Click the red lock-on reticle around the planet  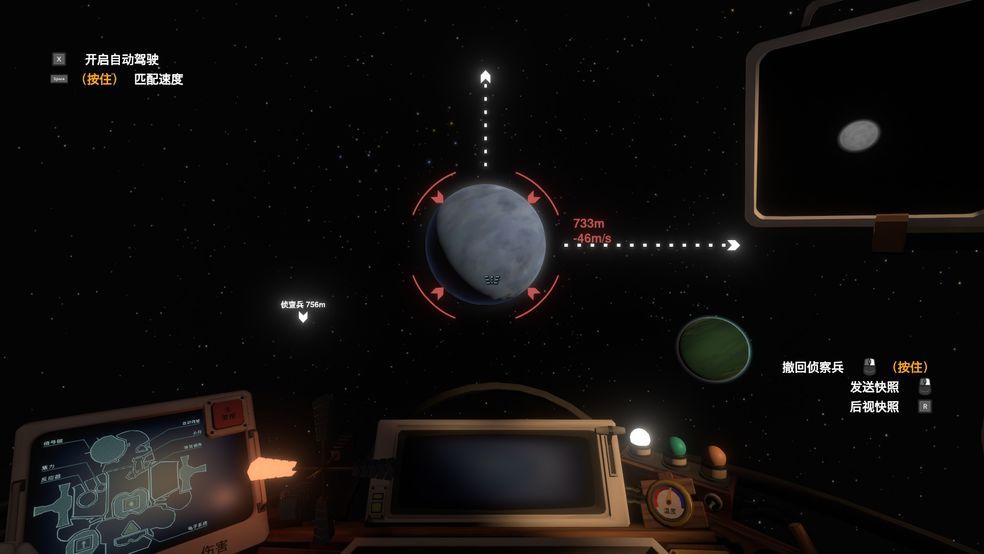pyautogui.click(x=439, y=197)
